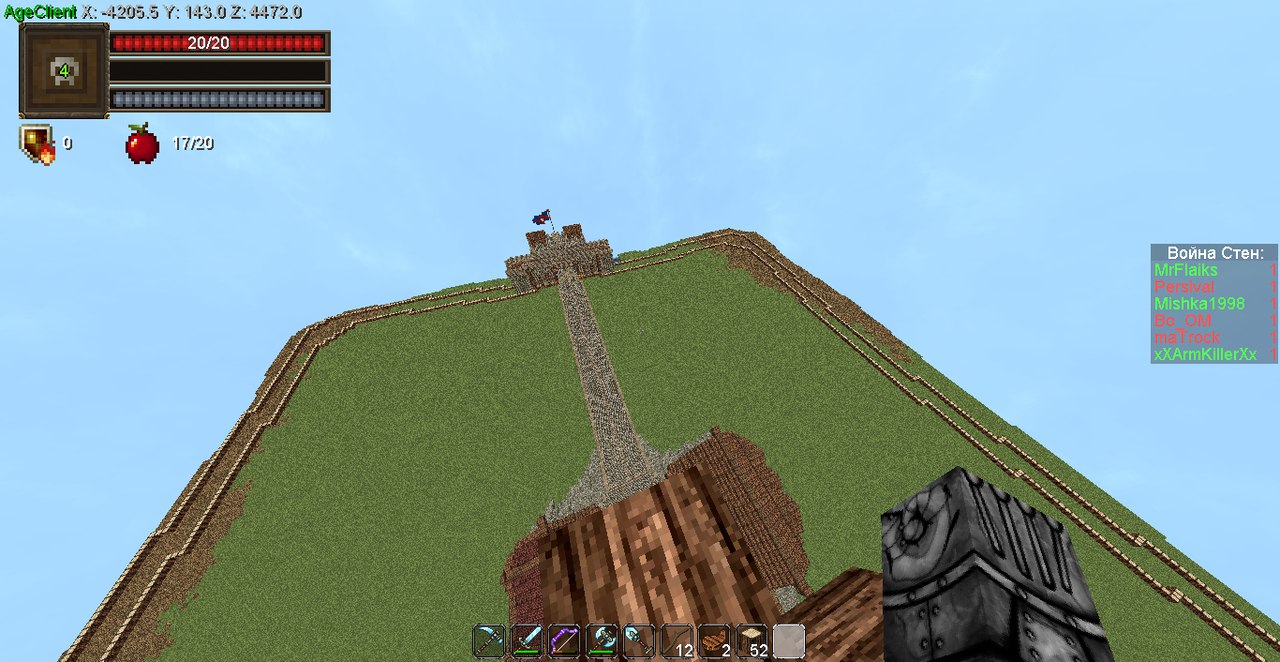The image size is (1280, 662).
Task: Equip the diamond battle axe slot
Action: pos(602,641)
